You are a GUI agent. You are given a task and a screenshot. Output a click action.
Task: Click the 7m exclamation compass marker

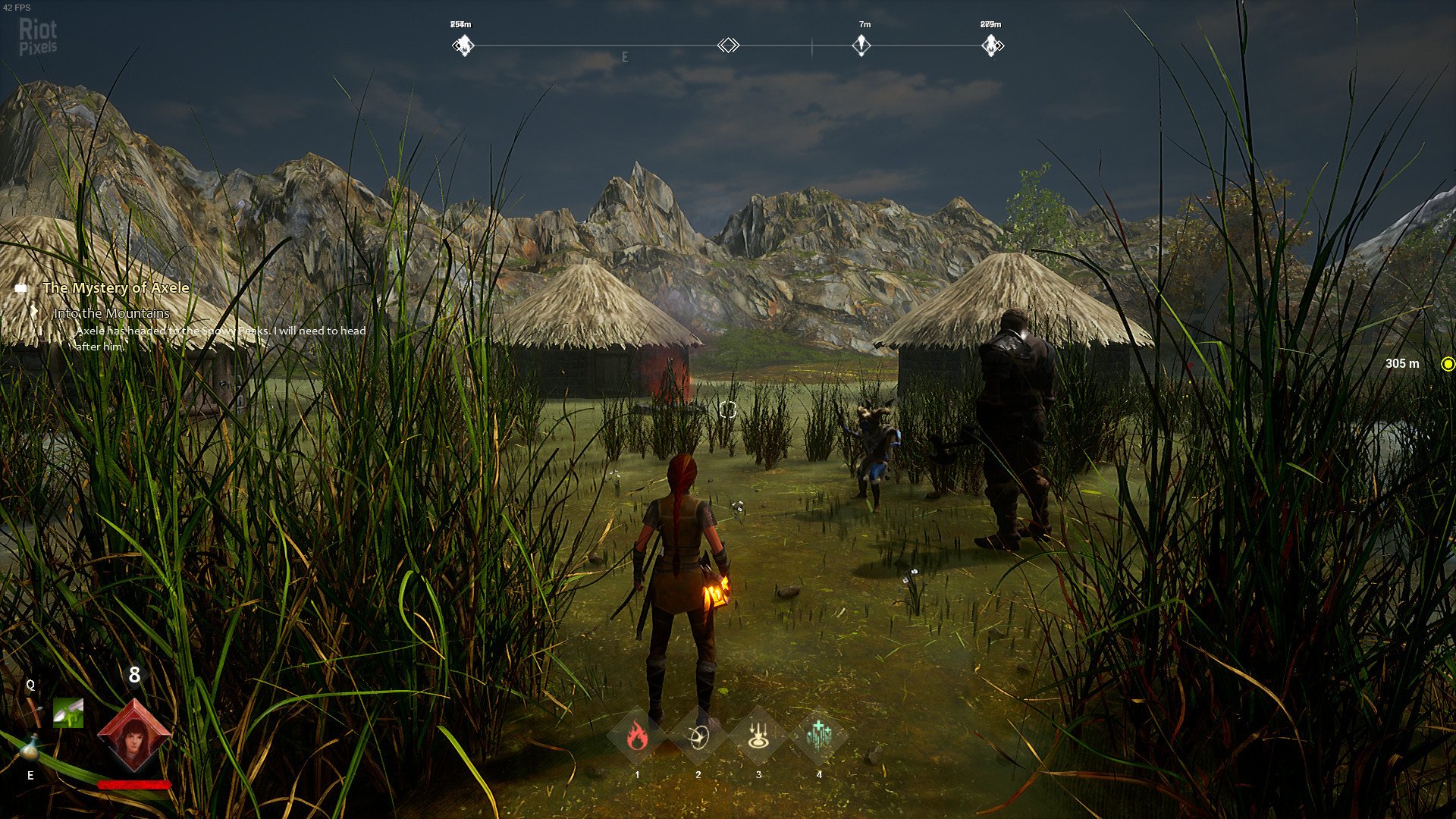(861, 45)
